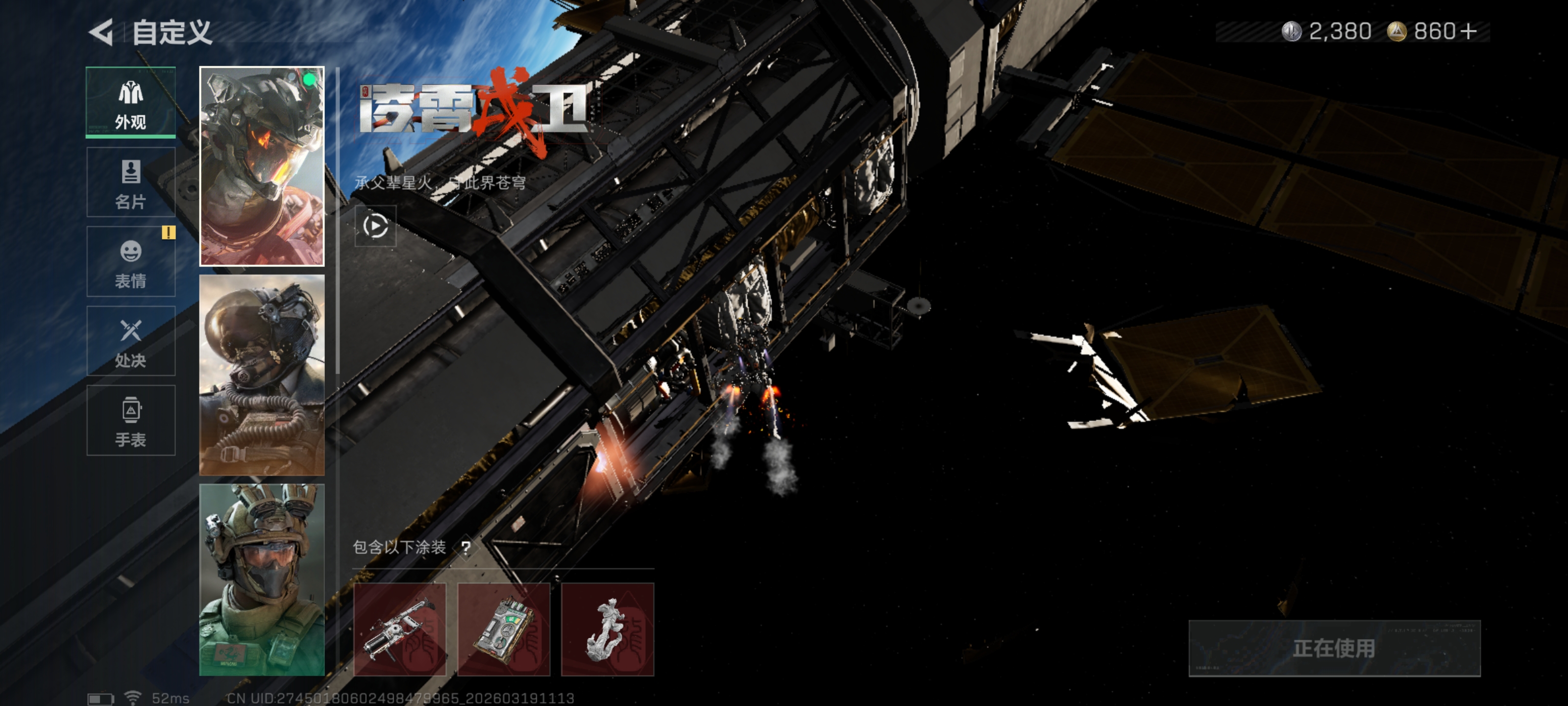Click the 正在使用 in-use button
1568x706 pixels.
click(x=1334, y=648)
